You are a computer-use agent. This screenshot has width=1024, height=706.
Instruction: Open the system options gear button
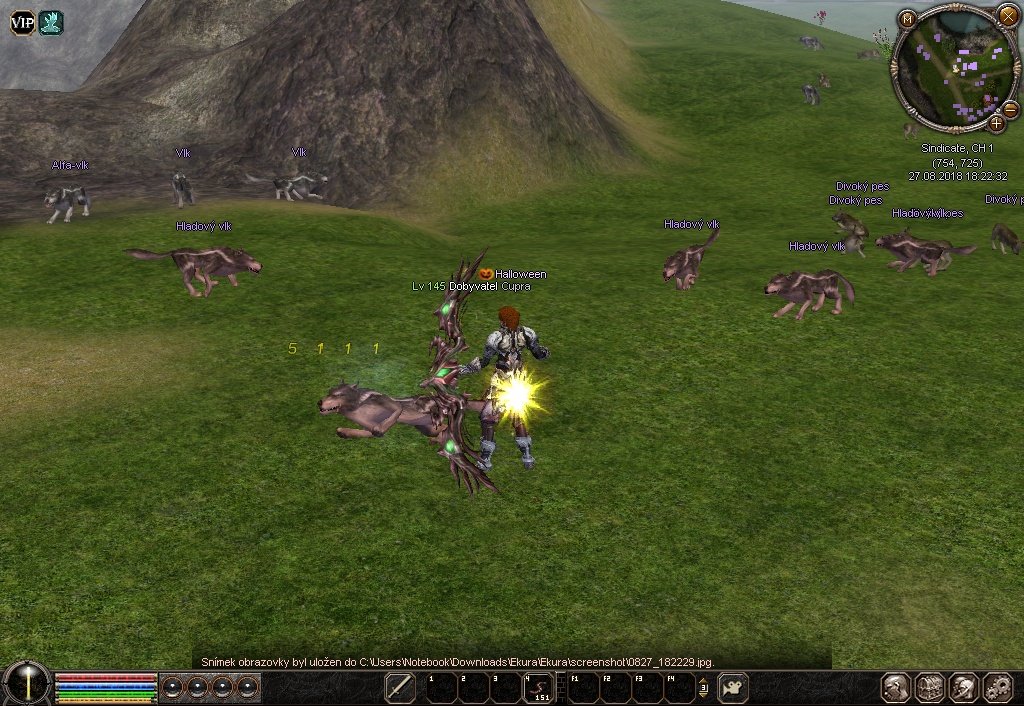point(998,687)
